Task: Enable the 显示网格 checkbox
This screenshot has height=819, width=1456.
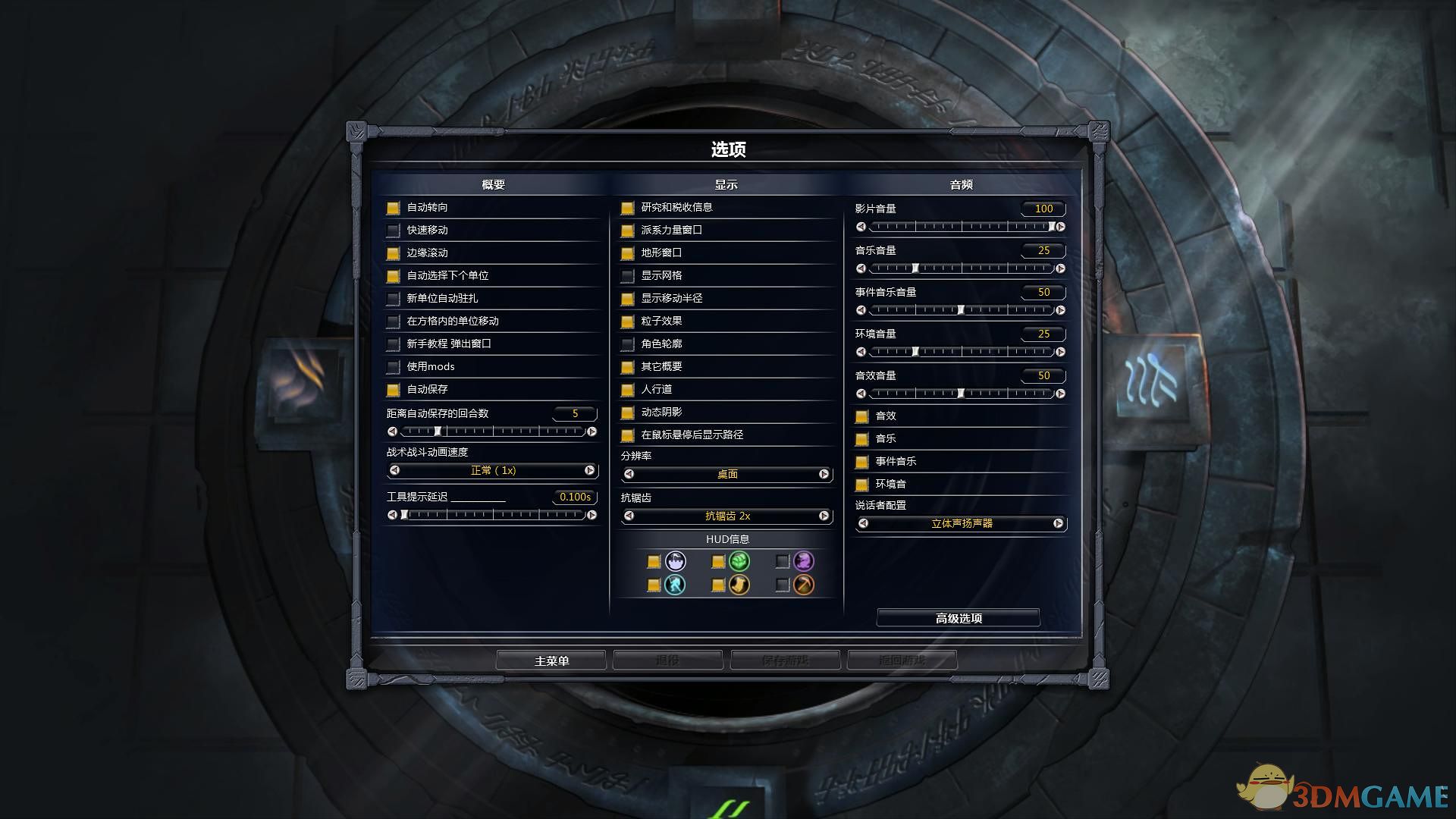Action: [x=627, y=275]
